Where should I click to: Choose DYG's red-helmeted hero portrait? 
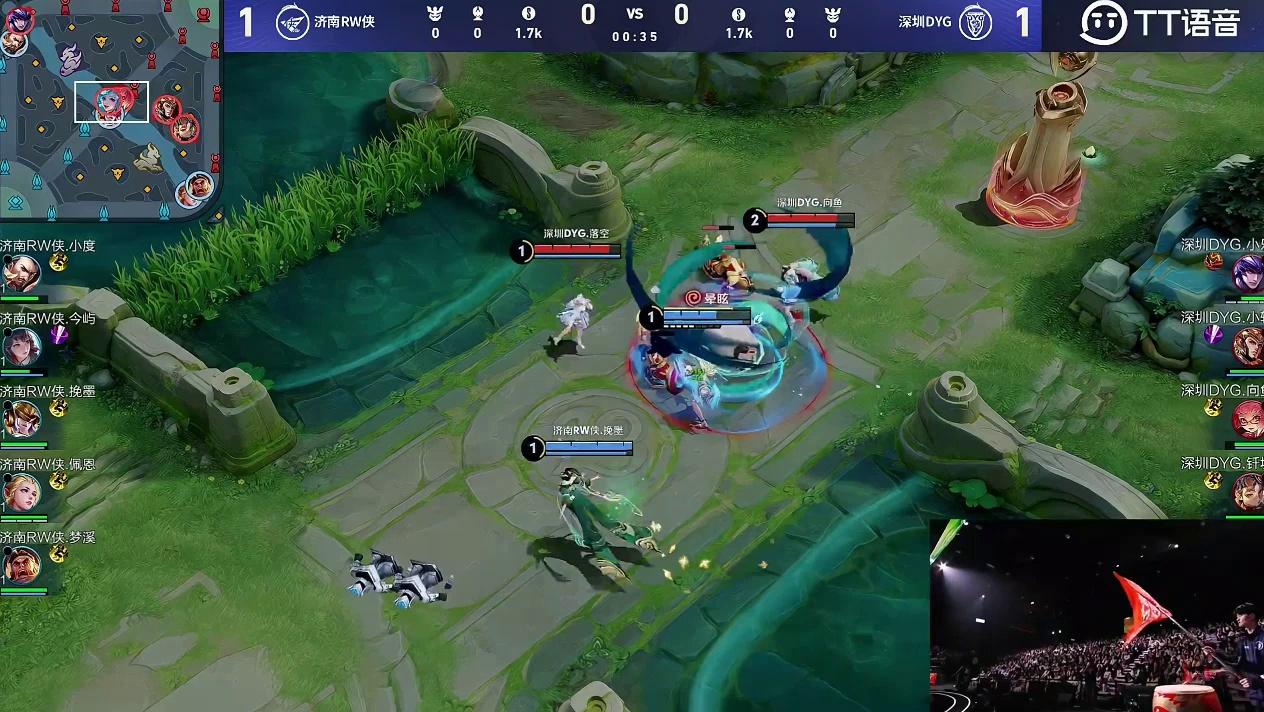[x=1248, y=346]
